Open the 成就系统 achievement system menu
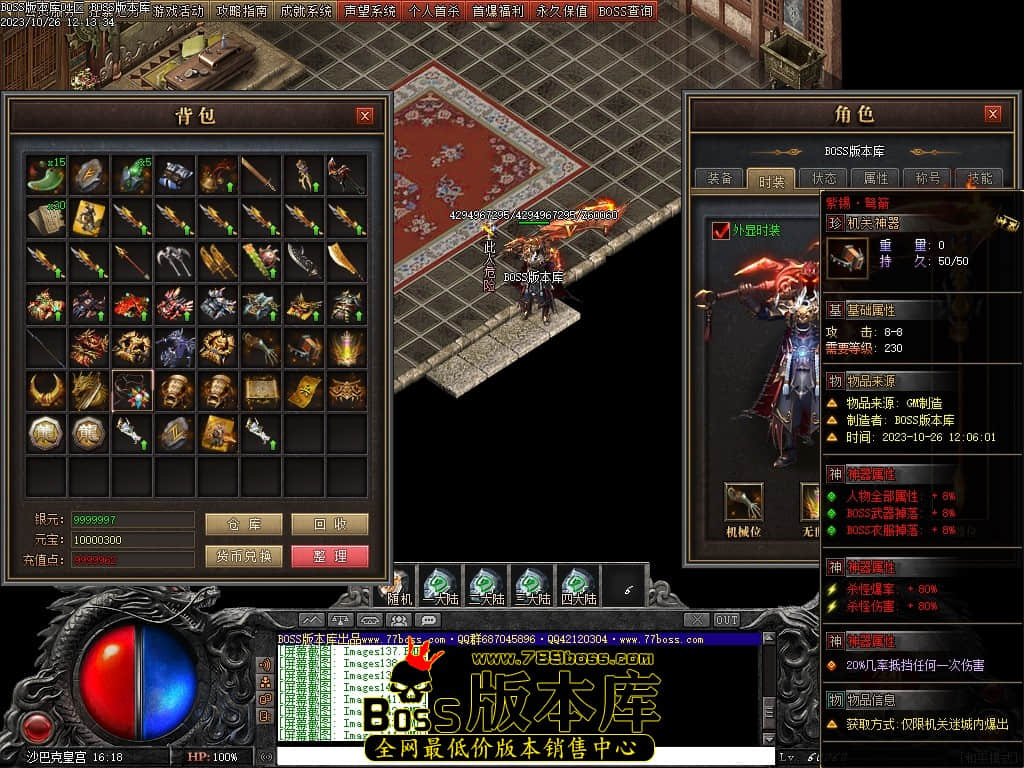The height and width of the screenshot is (768, 1024). point(305,11)
